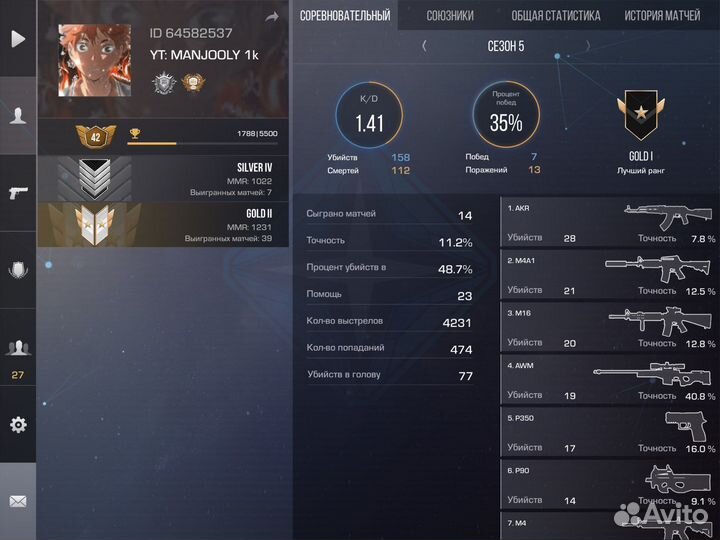Select the Silver IV rank row

pyautogui.click(x=163, y=179)
